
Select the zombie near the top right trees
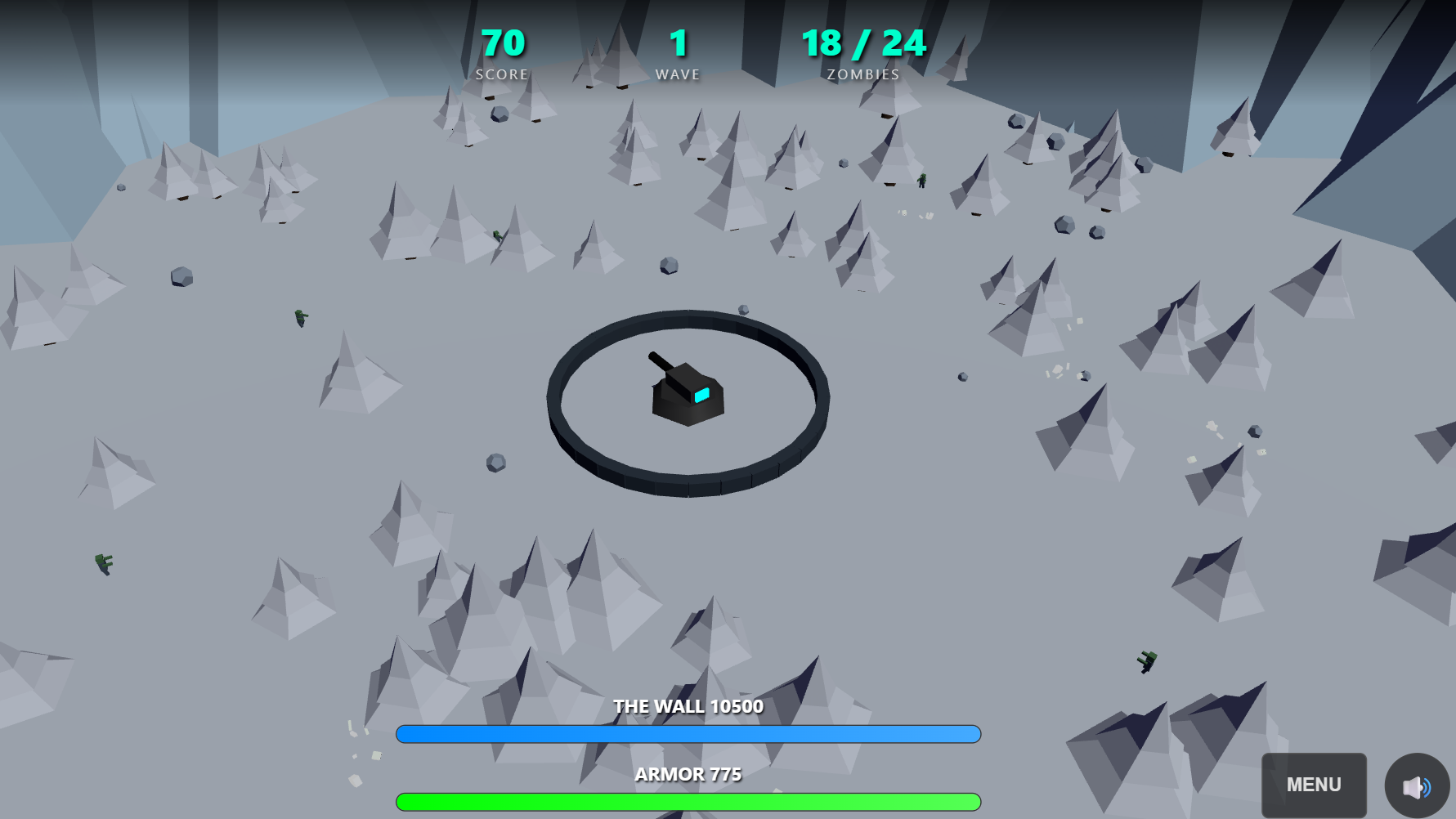[x=922, y=181]
